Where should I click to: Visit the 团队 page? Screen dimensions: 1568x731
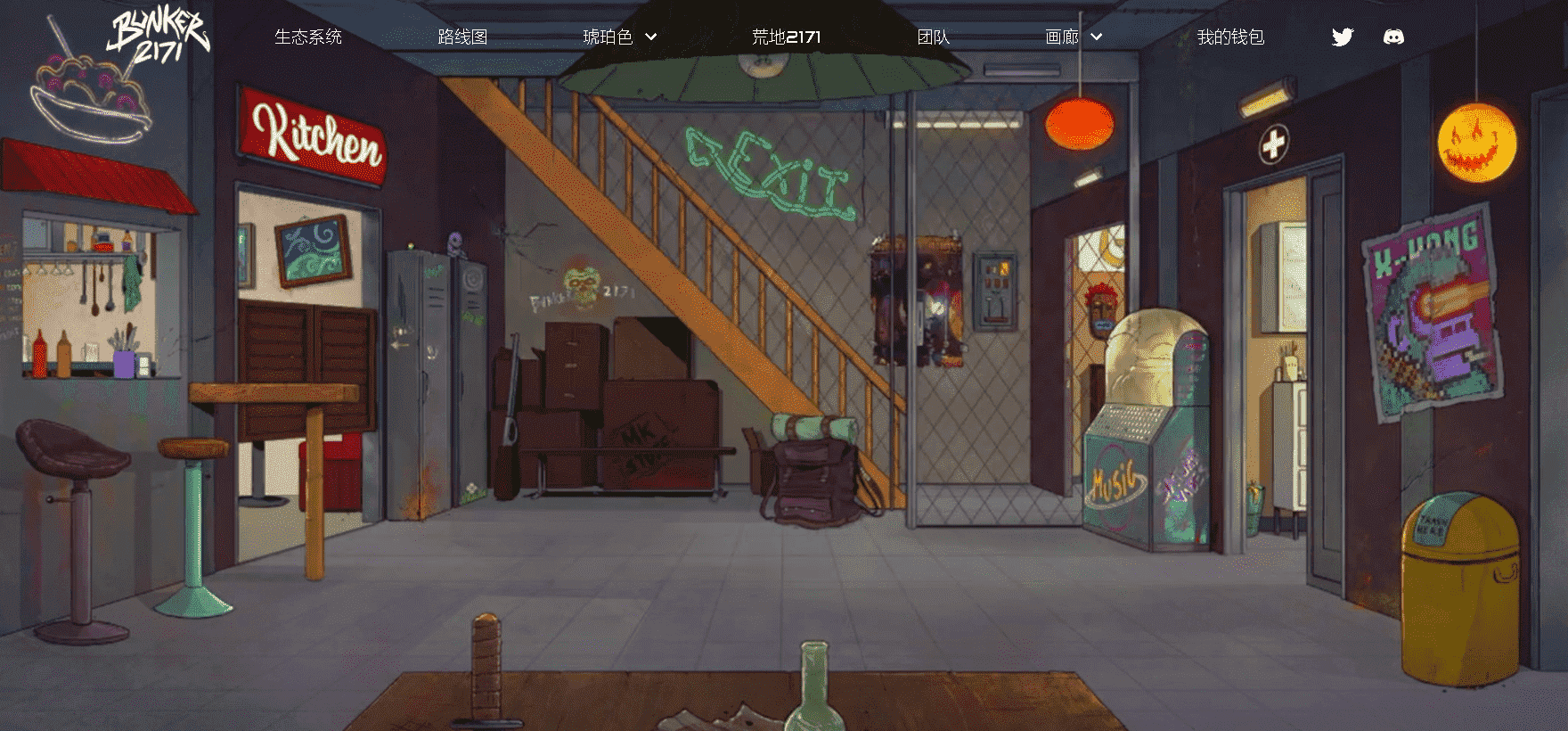click(933, 37)
